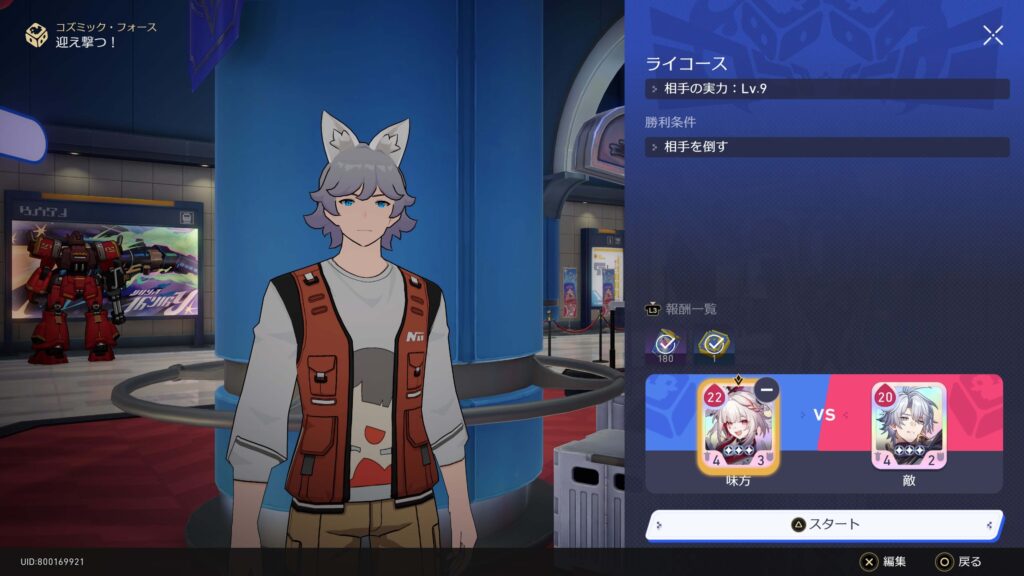The image size is (1024, 576).
Task: Go back with the 戻る option
Action: coord(958,562)
